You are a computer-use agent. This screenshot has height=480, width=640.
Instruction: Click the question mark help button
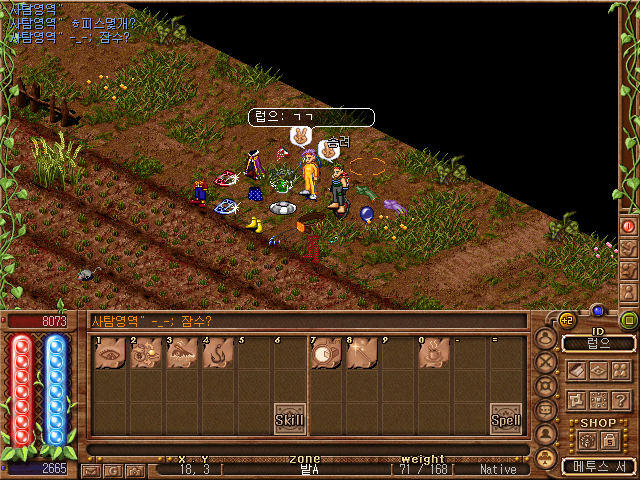(x=621, y=400)
